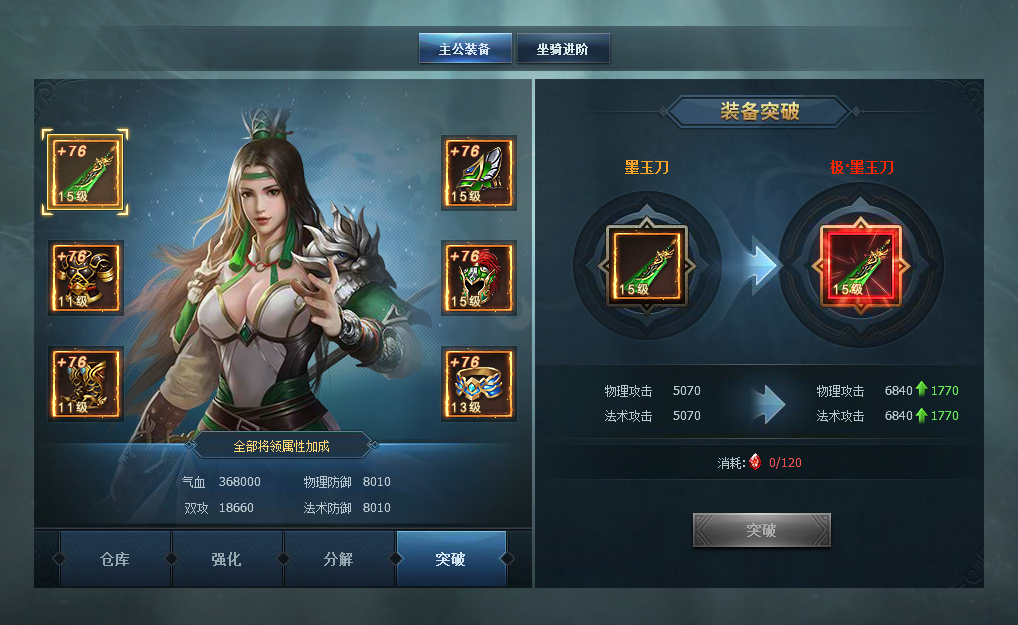Viewport: 1018px width, 625px height.
Task: Select the level 13 blue ring slot
Action: click(479, 383)
